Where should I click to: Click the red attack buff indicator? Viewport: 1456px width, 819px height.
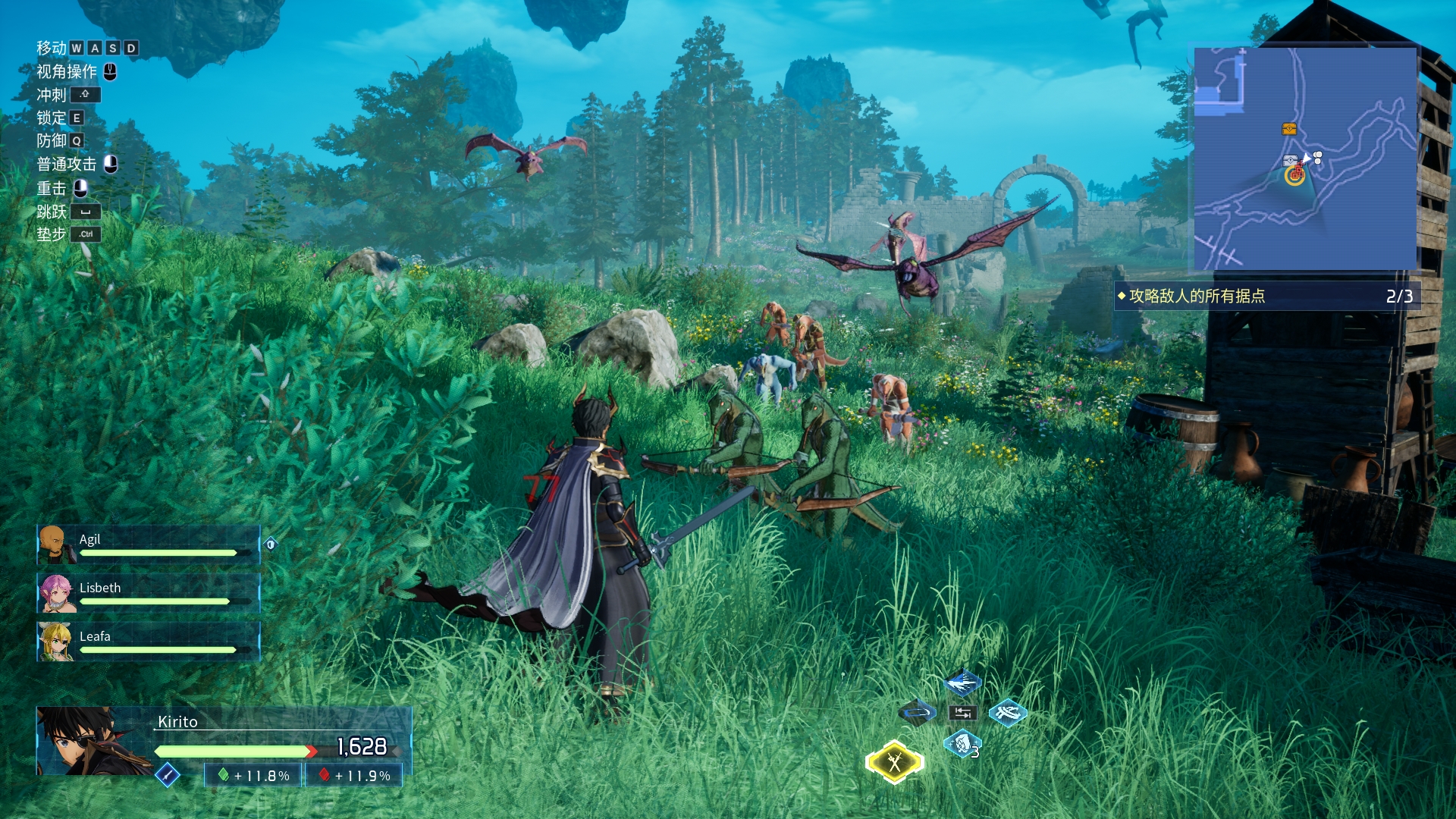click(x=354, y=775)
